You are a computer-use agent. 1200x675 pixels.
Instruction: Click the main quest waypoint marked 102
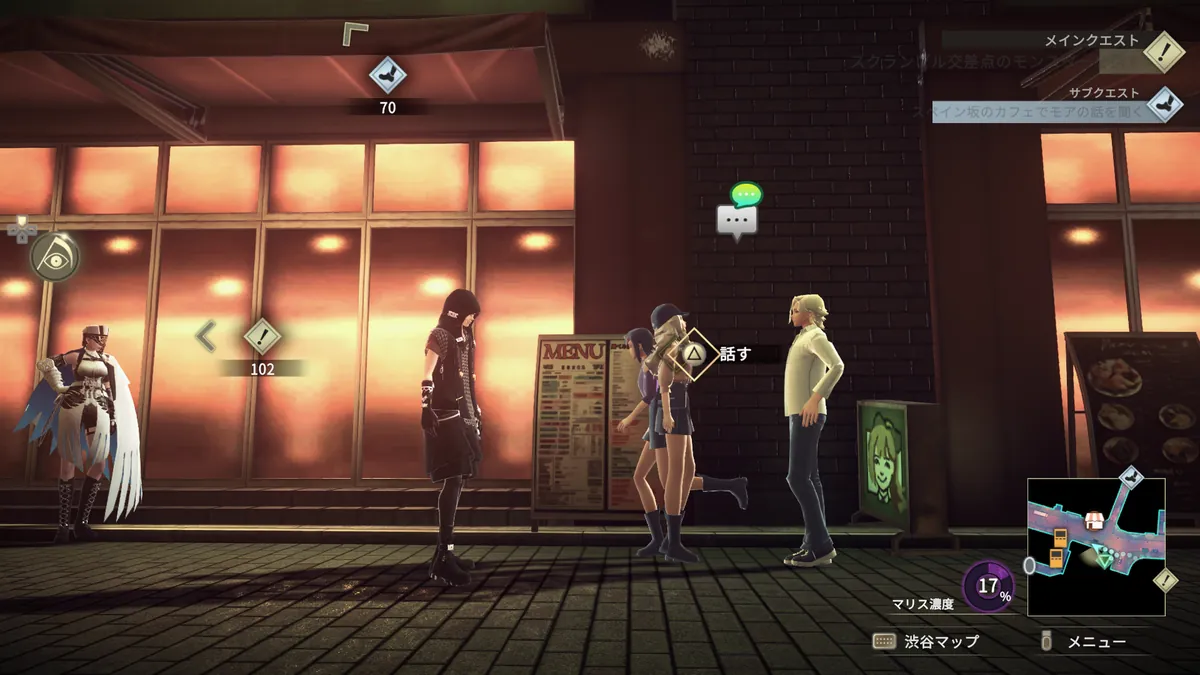(262, 337)
